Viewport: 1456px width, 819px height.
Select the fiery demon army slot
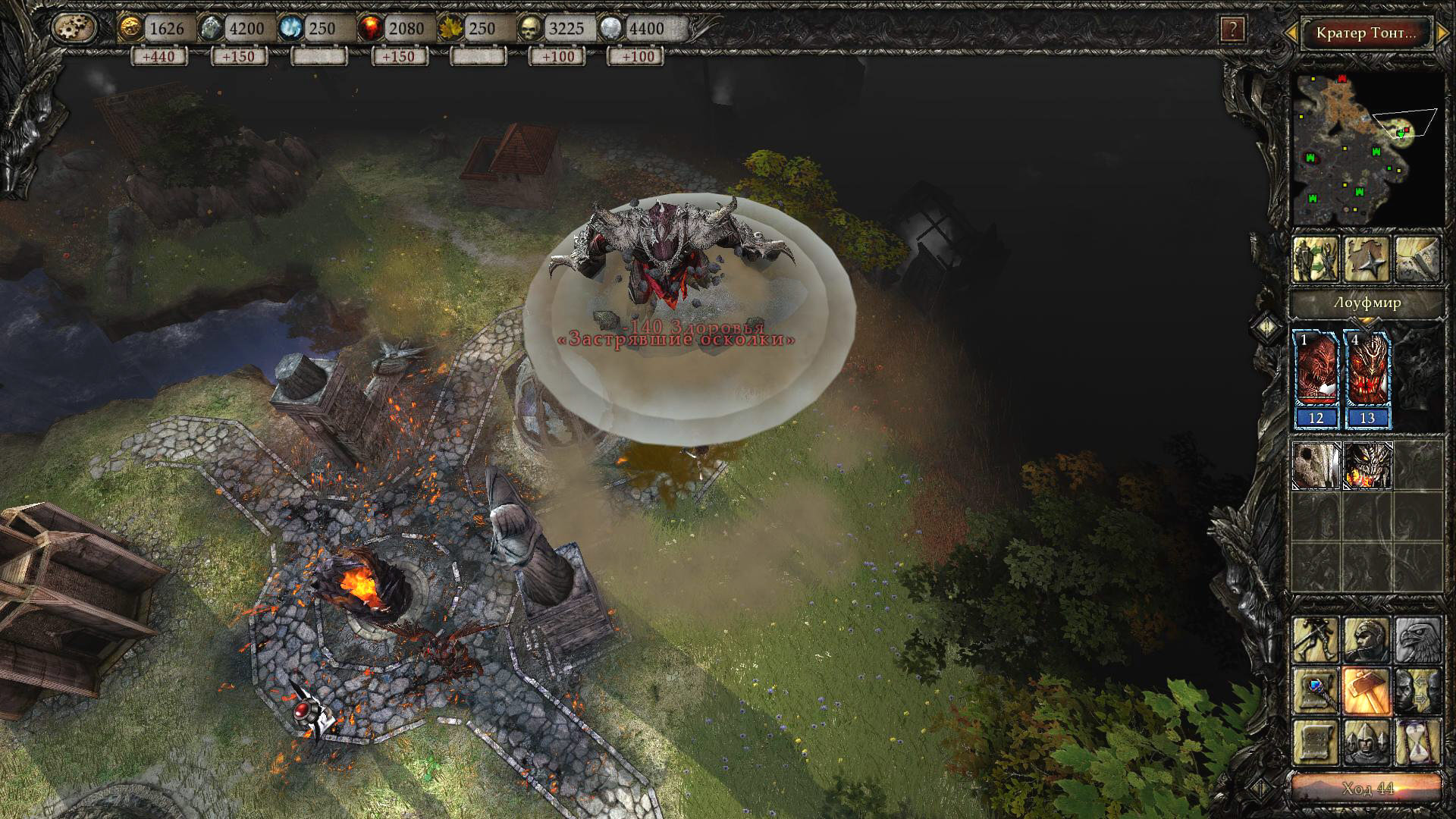point(1367,465)
